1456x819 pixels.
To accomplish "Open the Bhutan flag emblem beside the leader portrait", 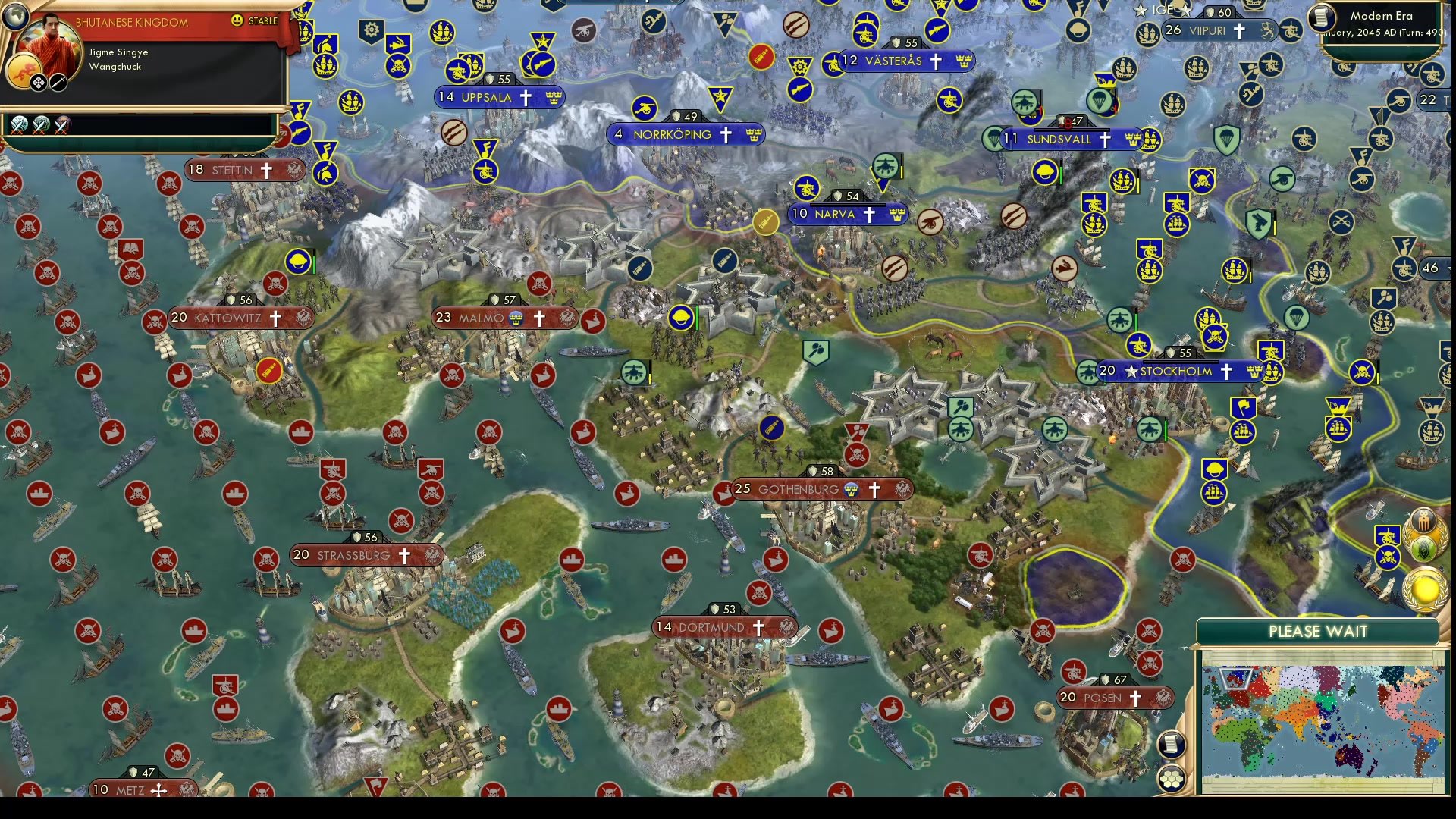I will click(24, 71).
